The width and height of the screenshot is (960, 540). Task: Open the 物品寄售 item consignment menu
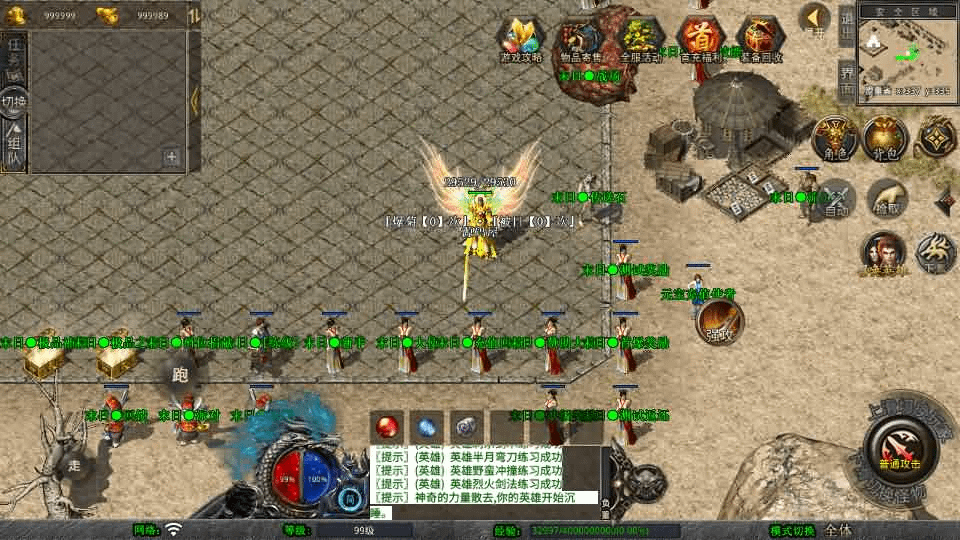coord(581,40)
